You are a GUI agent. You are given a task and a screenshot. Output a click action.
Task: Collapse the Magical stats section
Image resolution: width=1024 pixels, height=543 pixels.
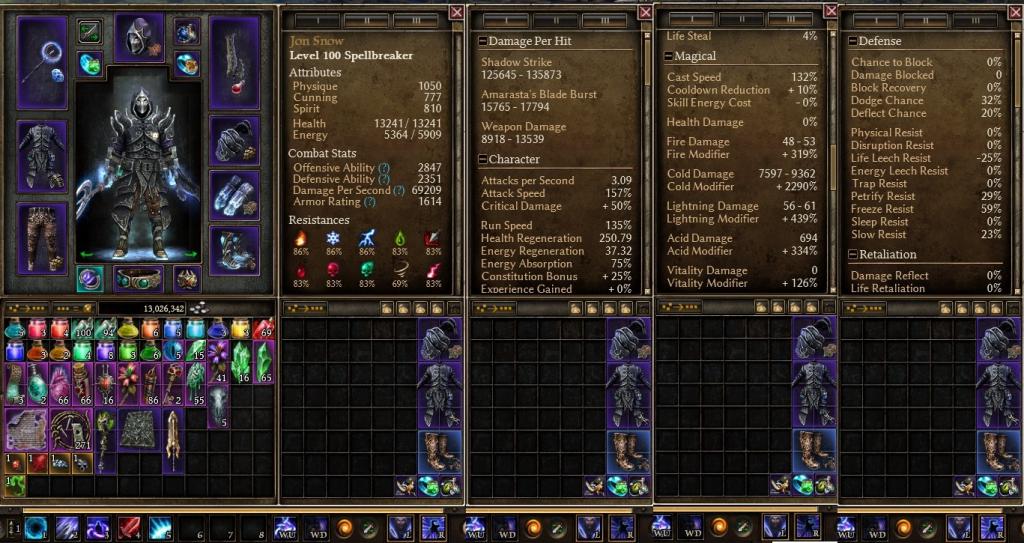pos(668,56)
